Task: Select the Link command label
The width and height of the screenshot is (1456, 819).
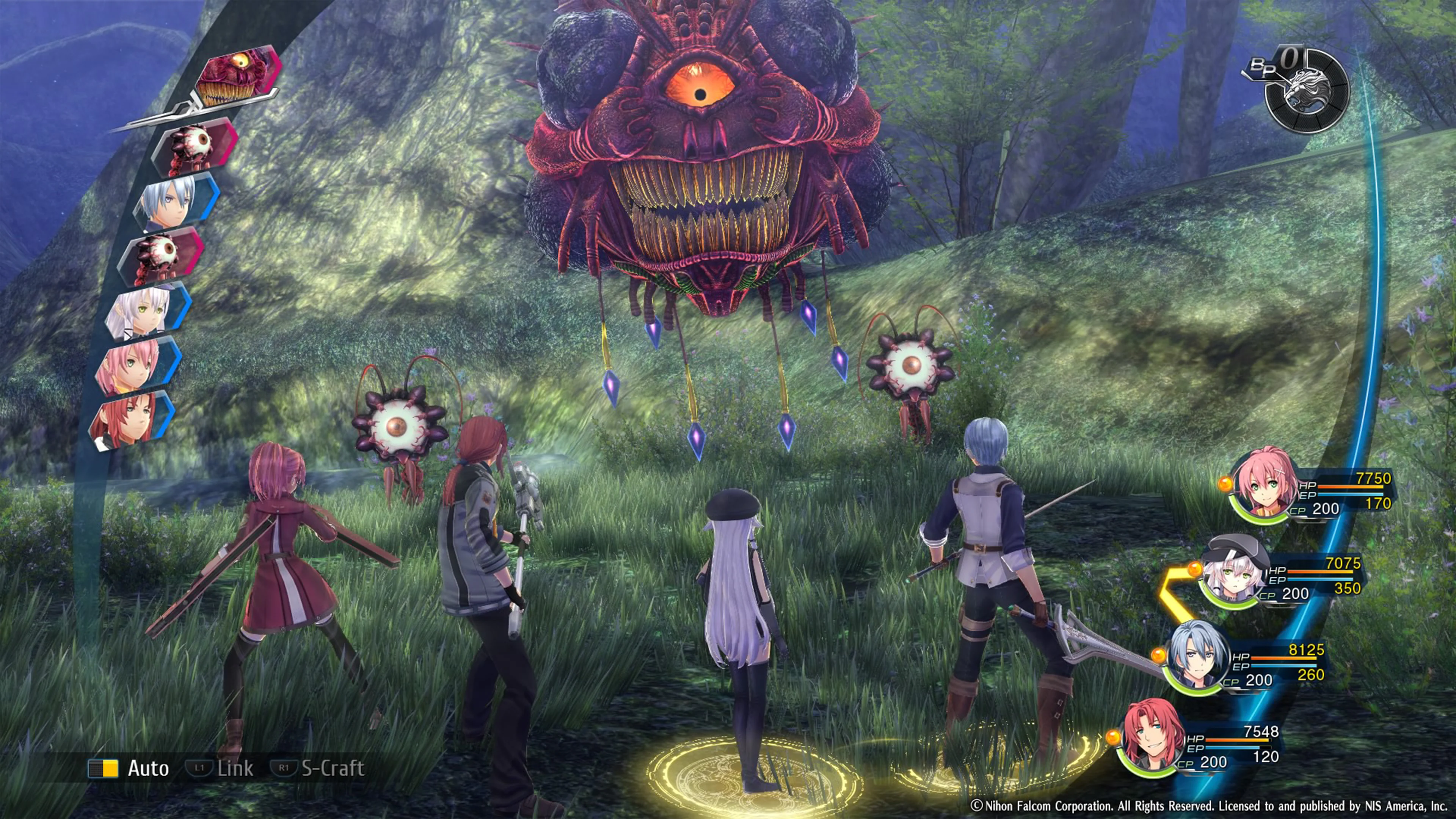Action: coord(235,768)
